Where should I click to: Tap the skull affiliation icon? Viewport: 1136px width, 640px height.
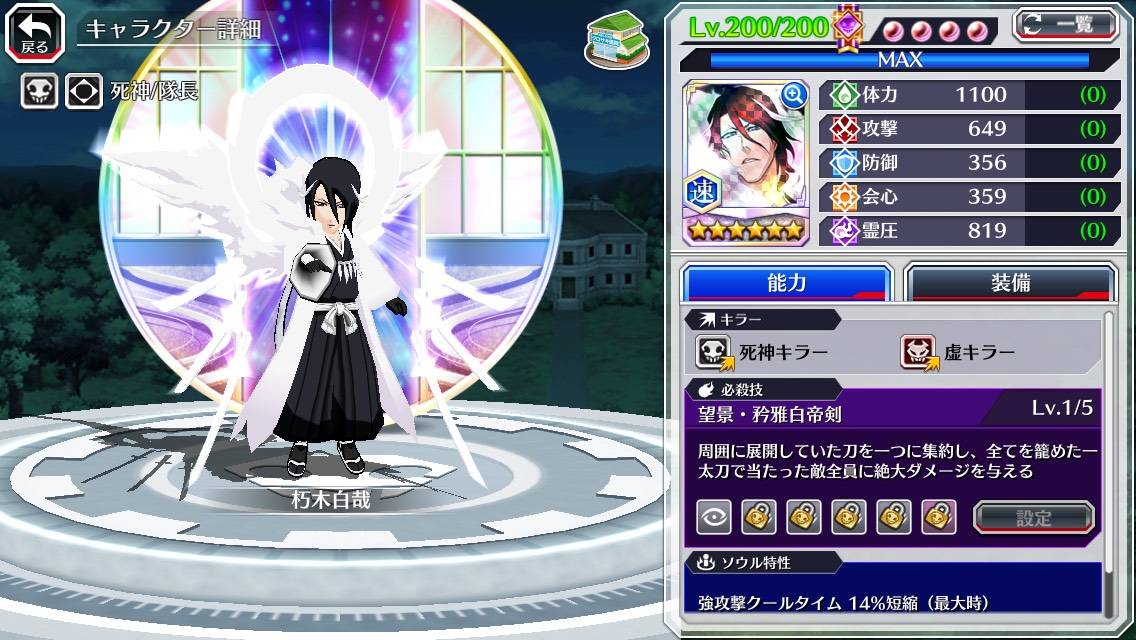click(38, 92)
